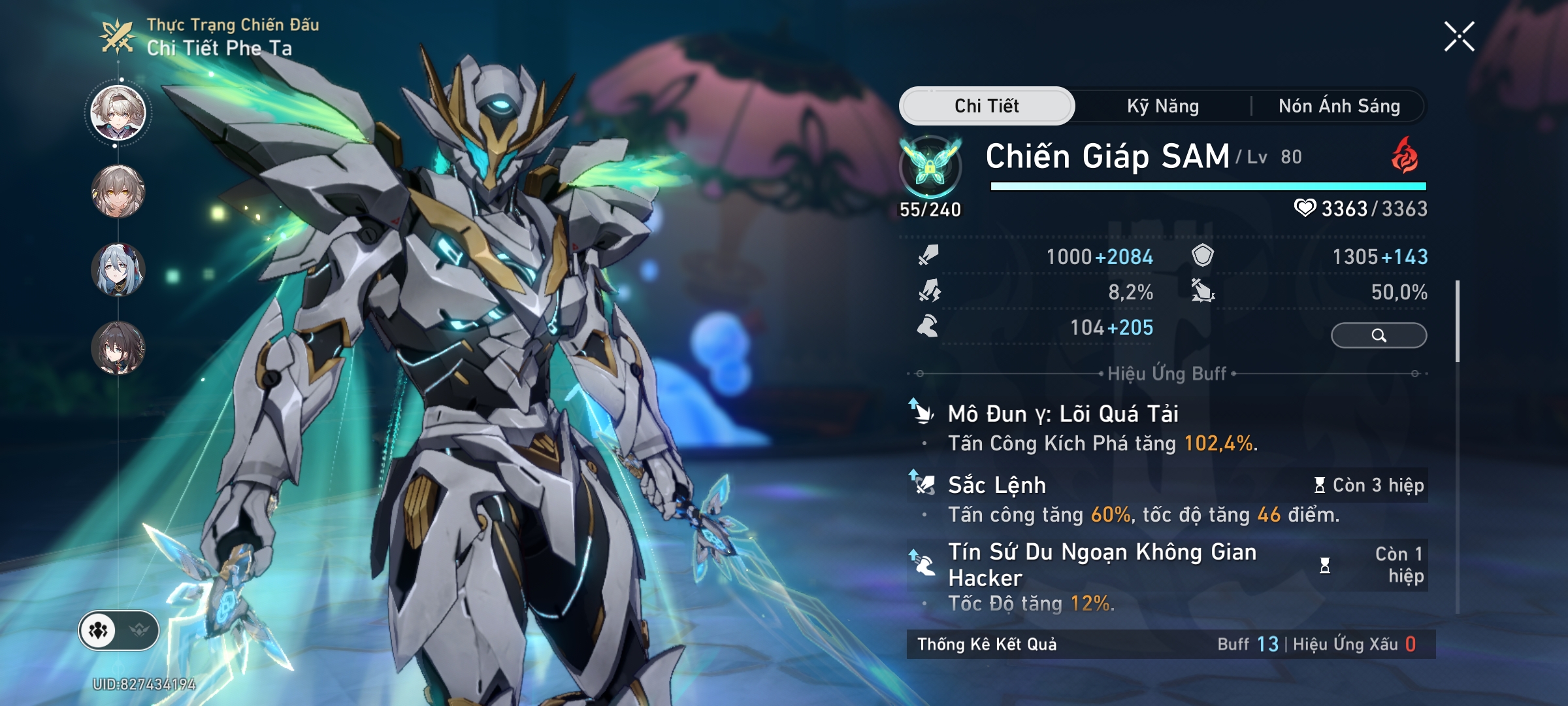This screenshot has height=706, width=1568.
Task: Pick the dark-haired character portrait
Action: [x=118, y=347]
